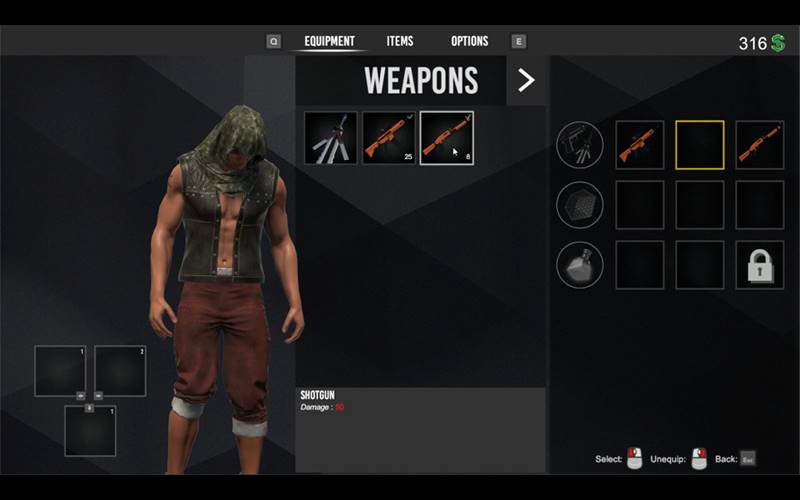Pick the white-bladed weapon in the weapons list
This screenshot has height=500, width=800.
pos(331,138)
